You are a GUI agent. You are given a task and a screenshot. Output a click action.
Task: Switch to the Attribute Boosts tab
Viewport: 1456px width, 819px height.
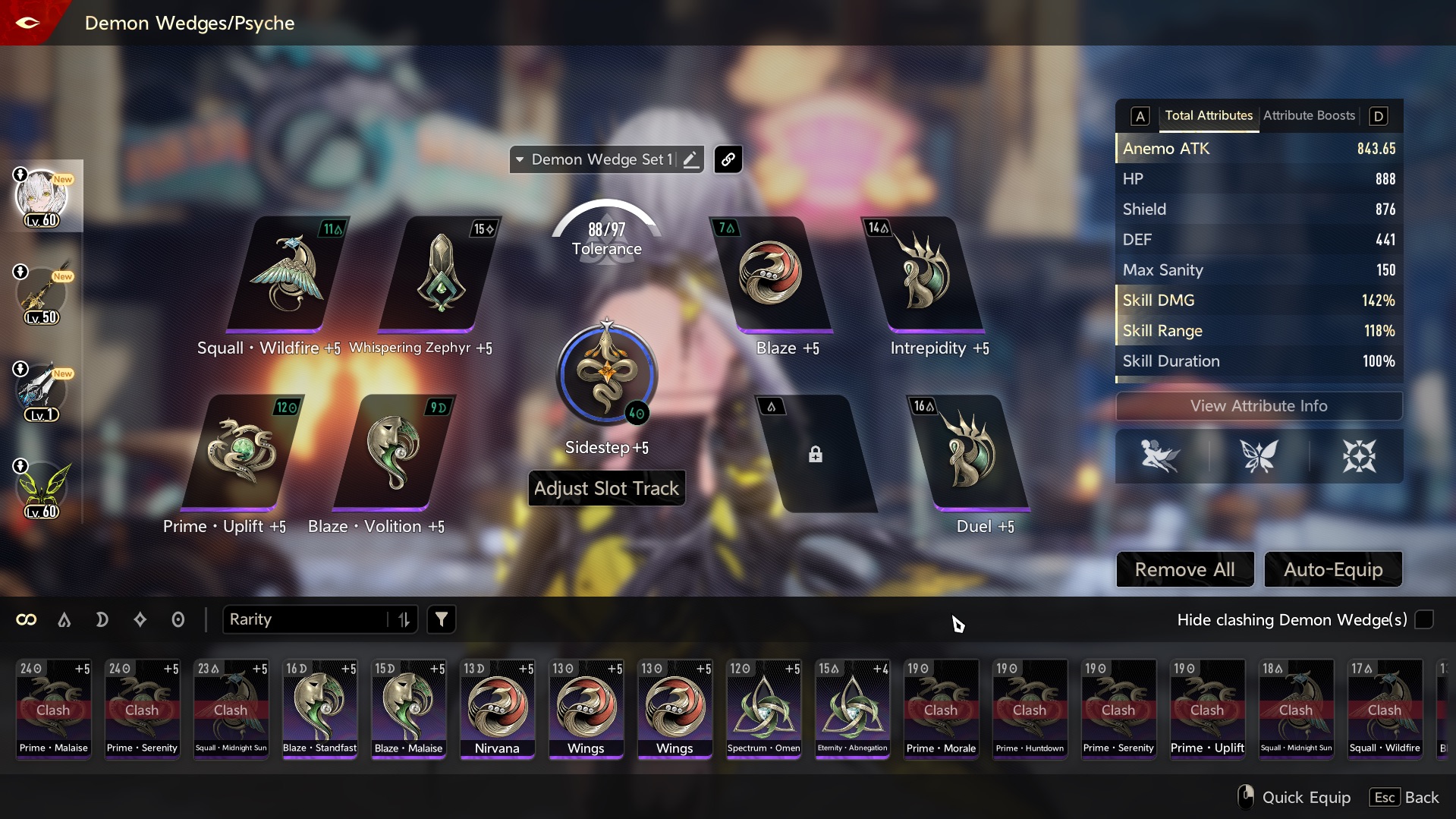pos(1309,115)
